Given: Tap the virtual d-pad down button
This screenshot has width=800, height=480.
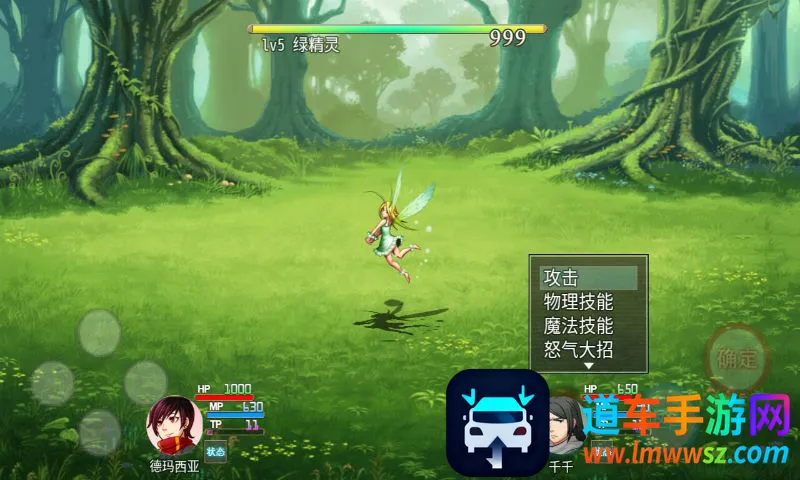Looking at the screenshot, I should (99, 432).
